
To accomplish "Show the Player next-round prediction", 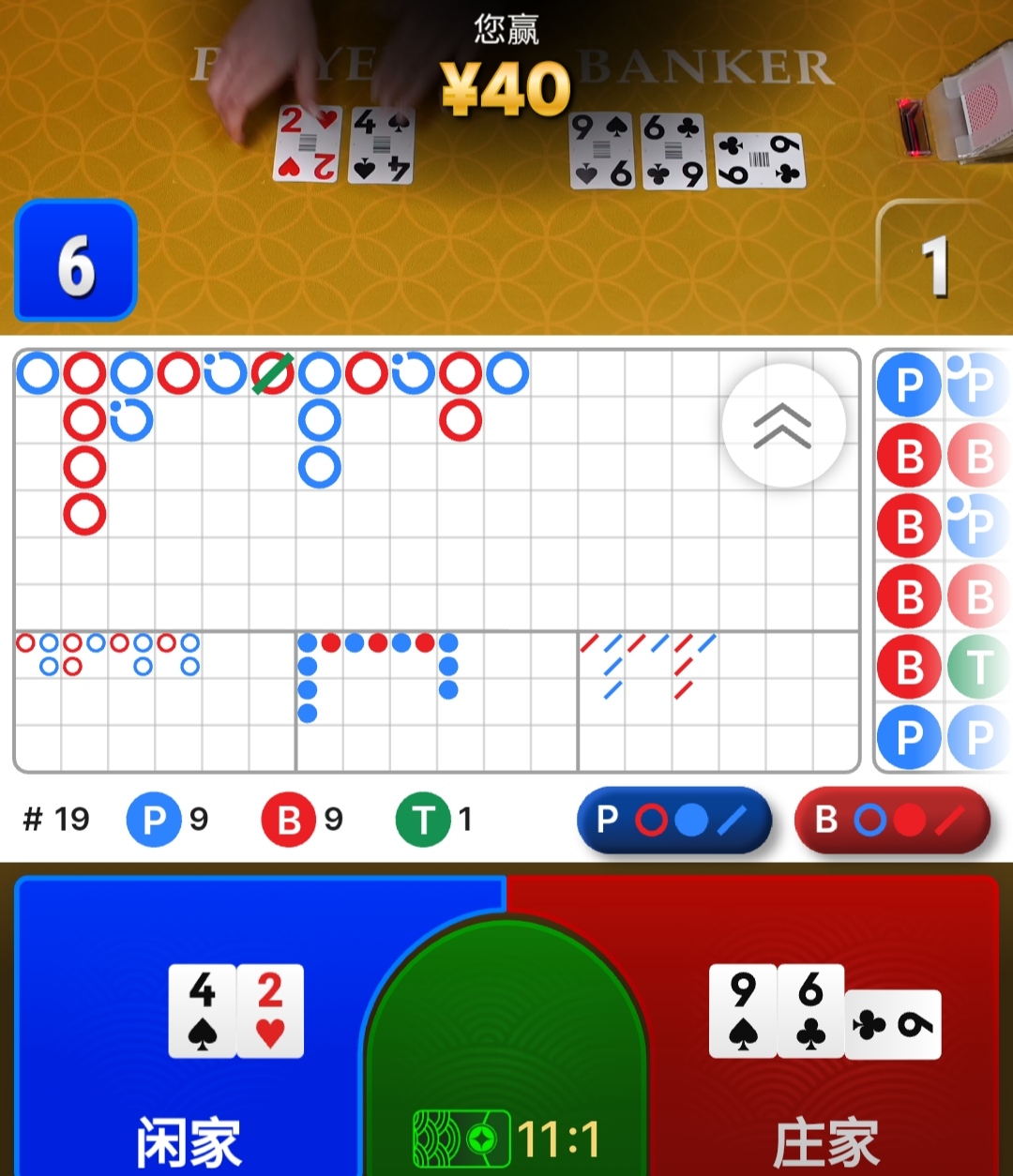I will [674, 820].
